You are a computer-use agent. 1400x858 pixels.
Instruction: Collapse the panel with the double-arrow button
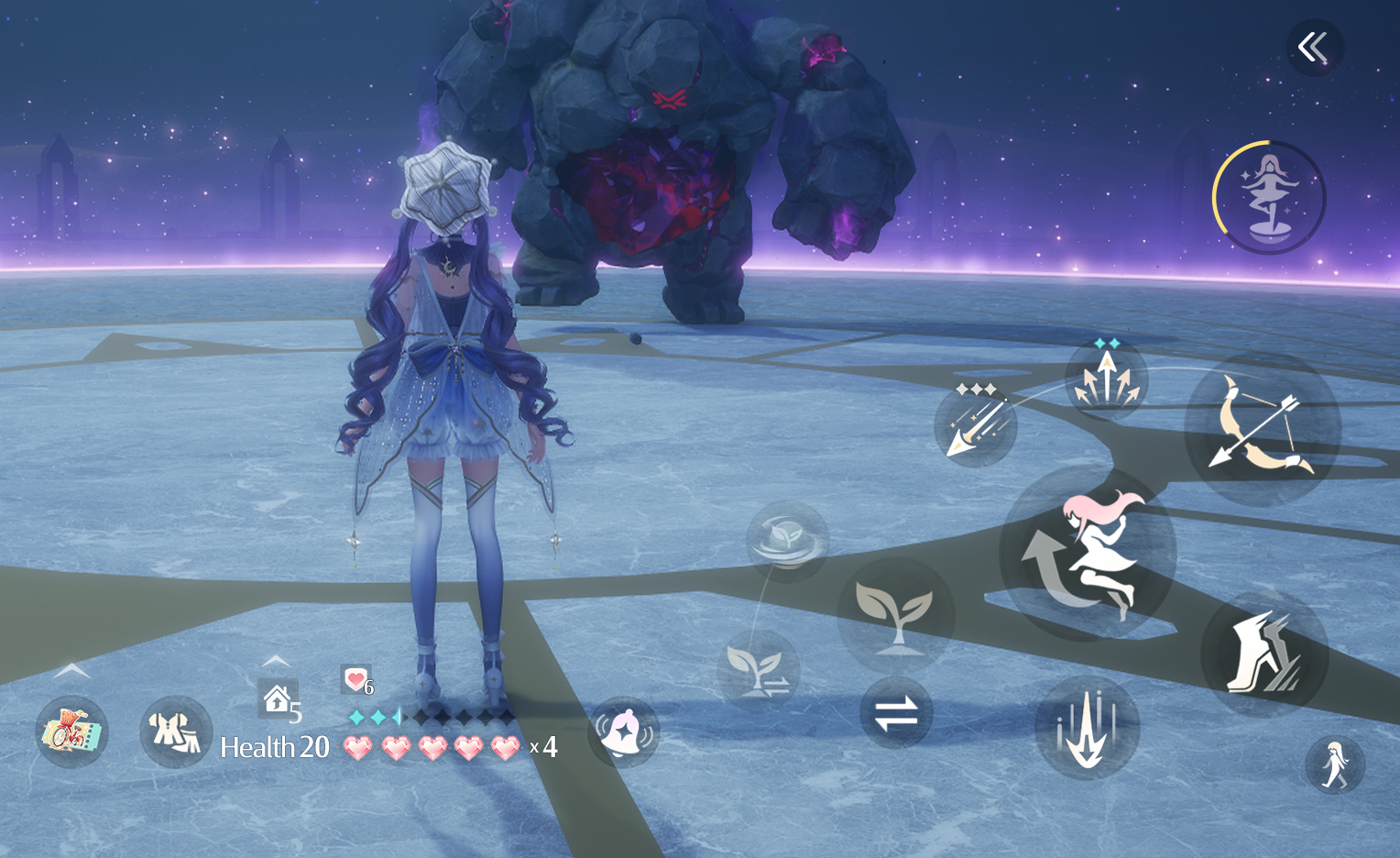pyautogui.click(x=1314, y=48)
